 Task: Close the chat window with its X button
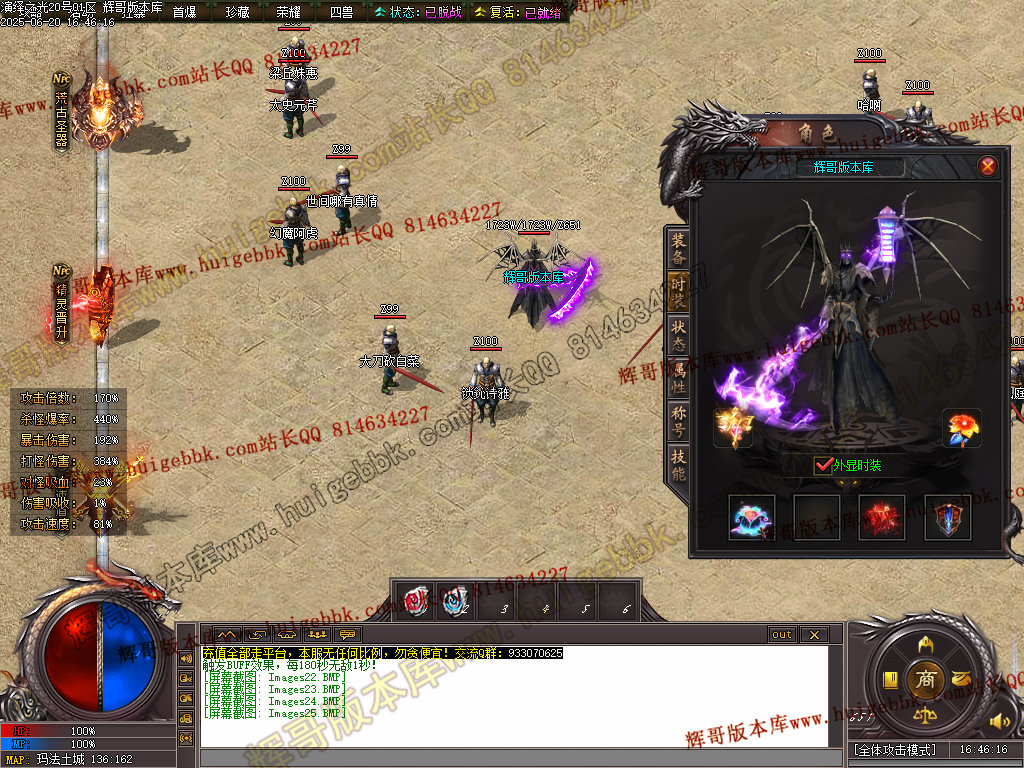813,635
